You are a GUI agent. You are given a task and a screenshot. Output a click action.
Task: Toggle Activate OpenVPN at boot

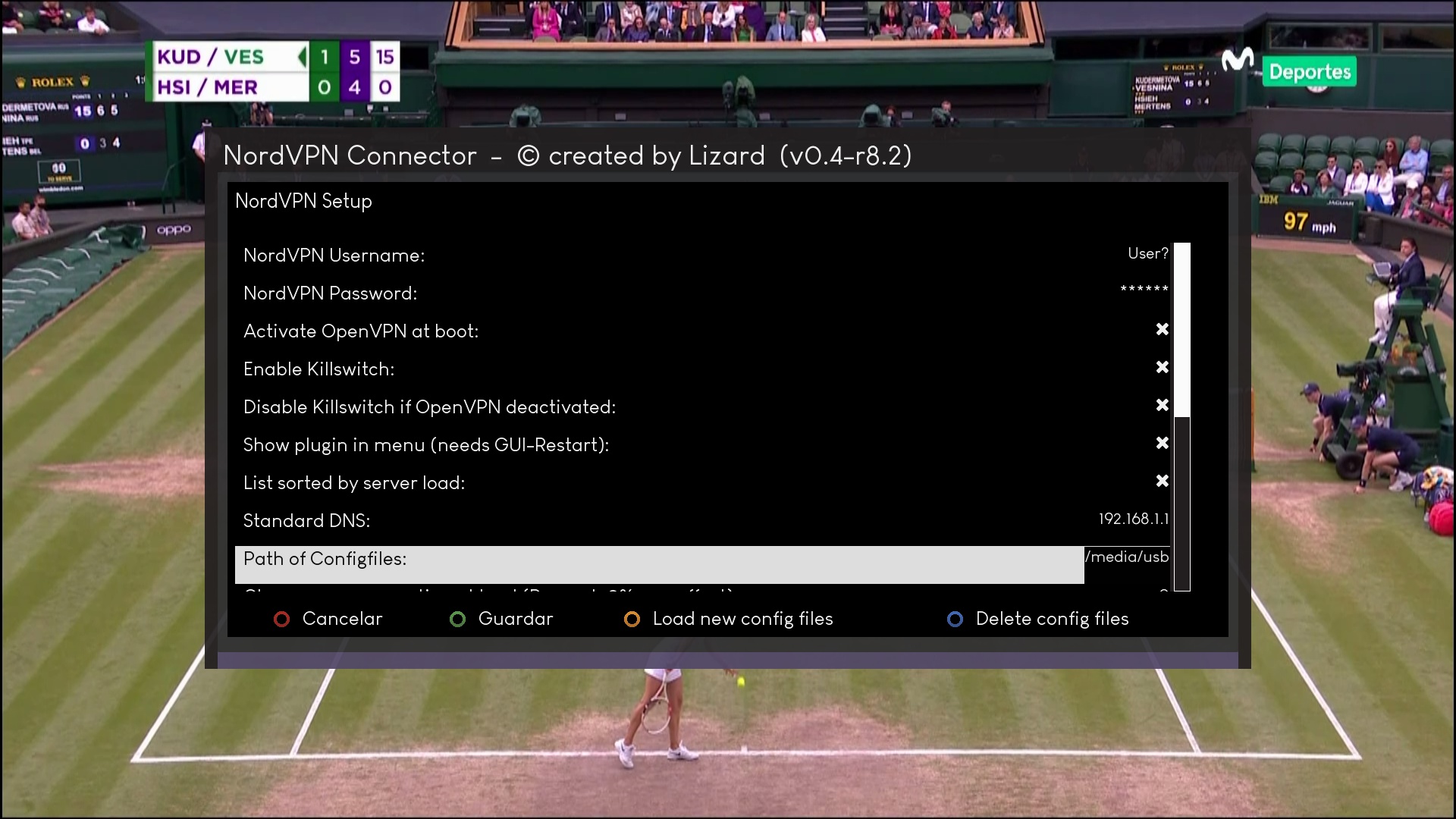[1161, 330]
